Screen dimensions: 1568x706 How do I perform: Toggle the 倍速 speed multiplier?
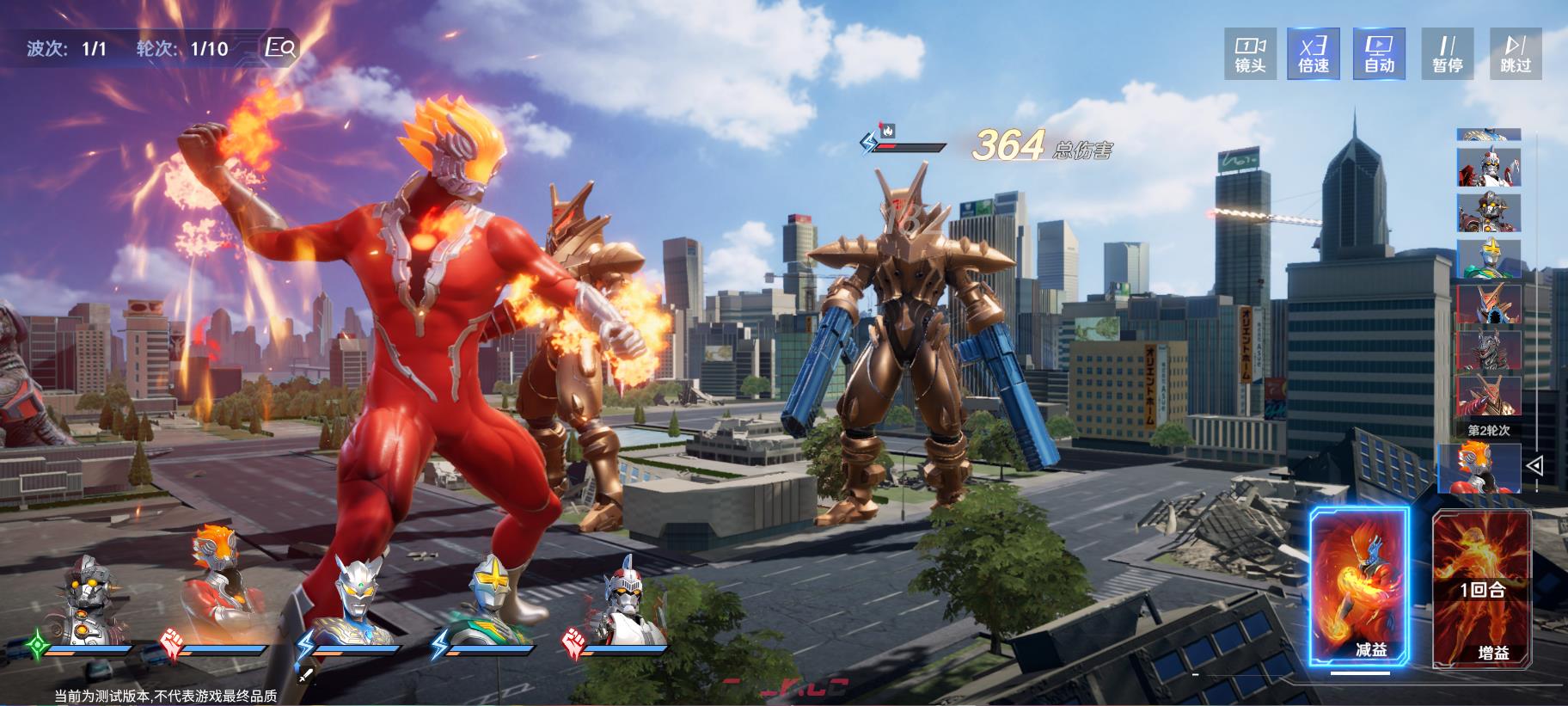pos(1314,53)
